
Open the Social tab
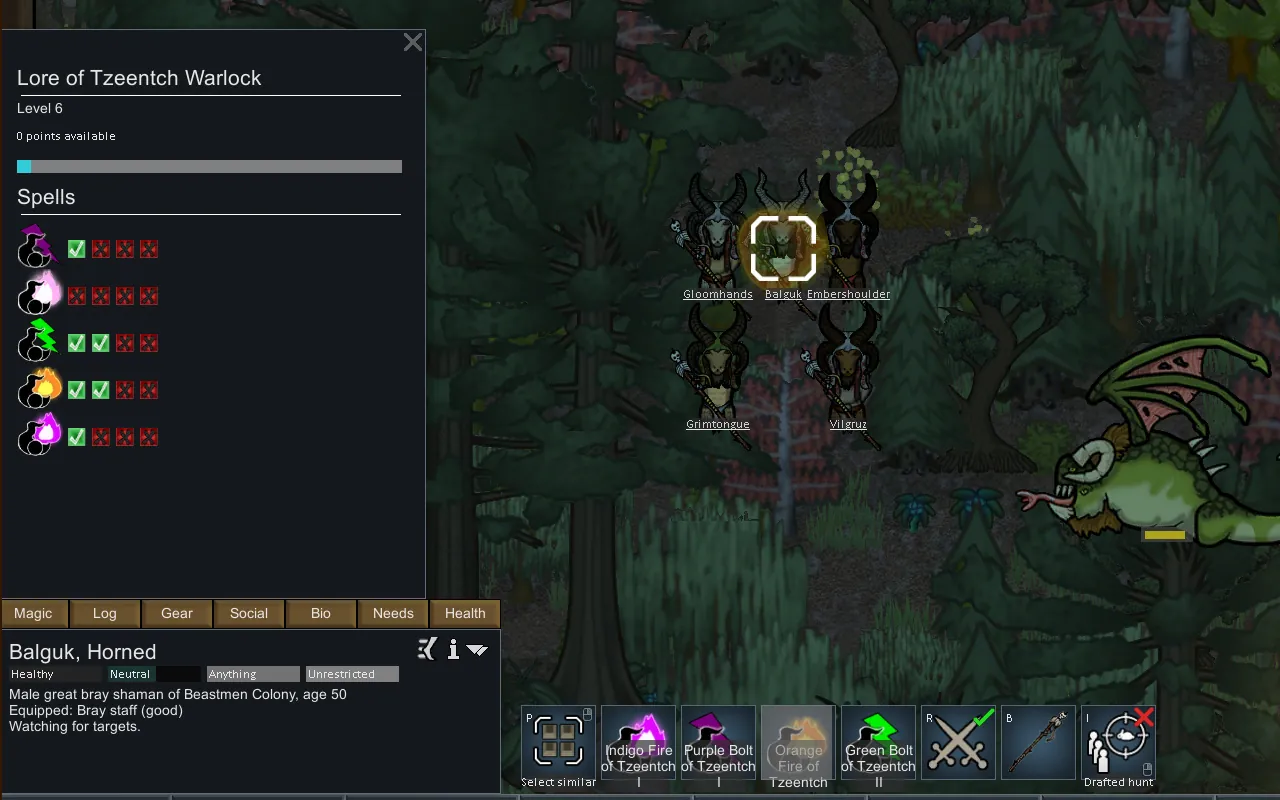coord(249,613)
